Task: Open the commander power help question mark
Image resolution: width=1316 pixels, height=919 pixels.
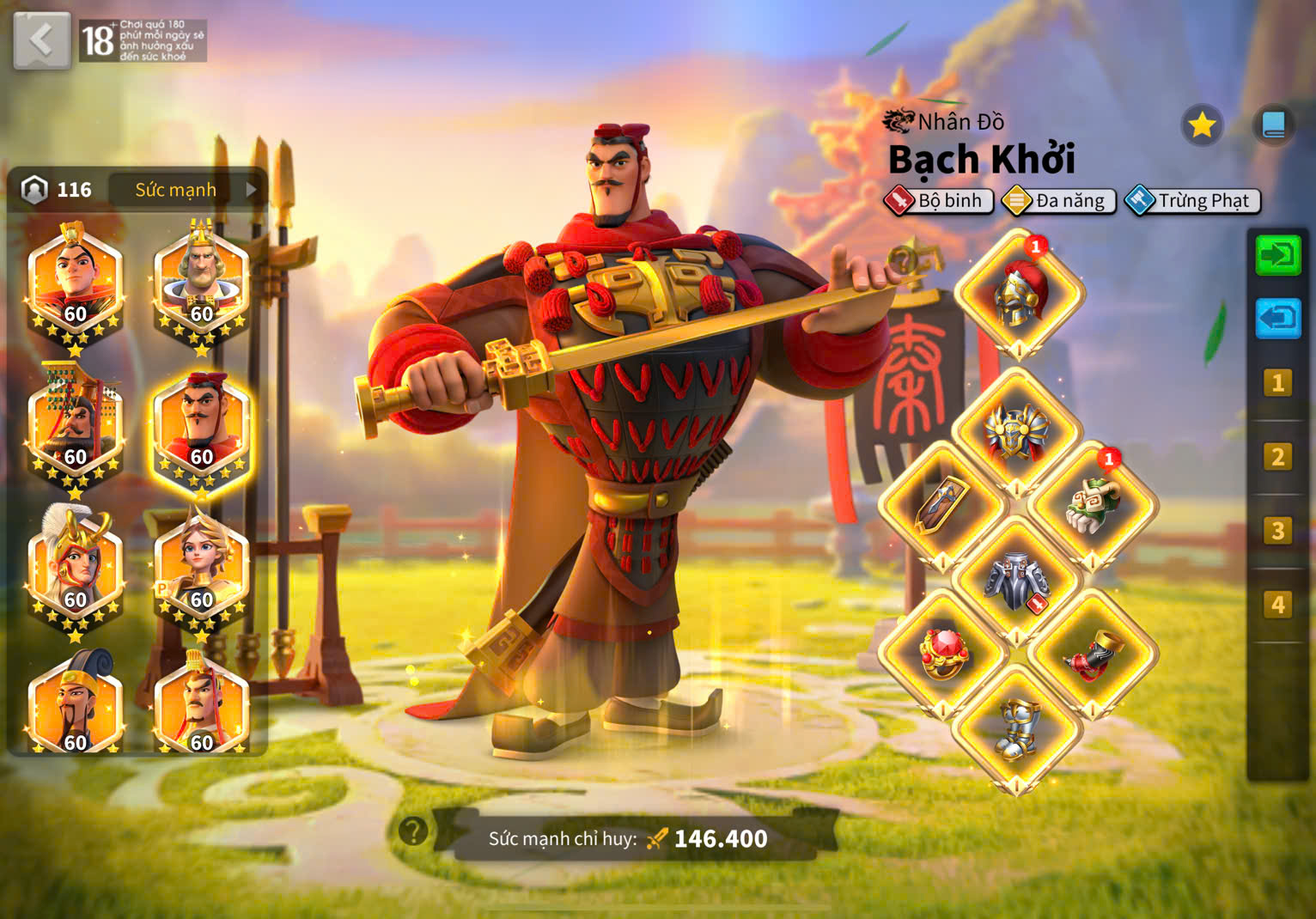Action: 413,831
